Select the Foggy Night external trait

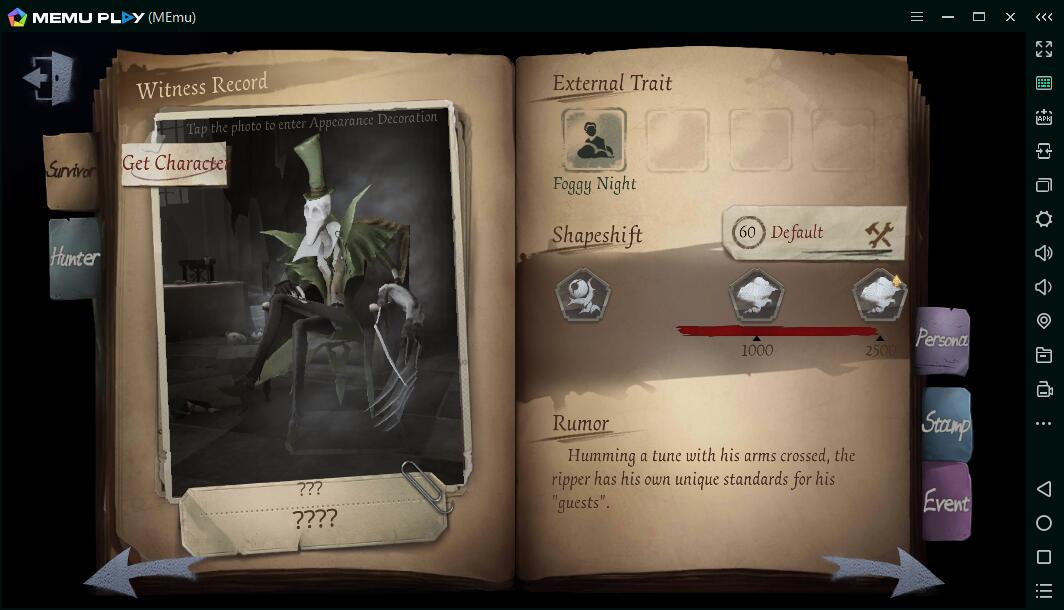(x=594, y=141)
